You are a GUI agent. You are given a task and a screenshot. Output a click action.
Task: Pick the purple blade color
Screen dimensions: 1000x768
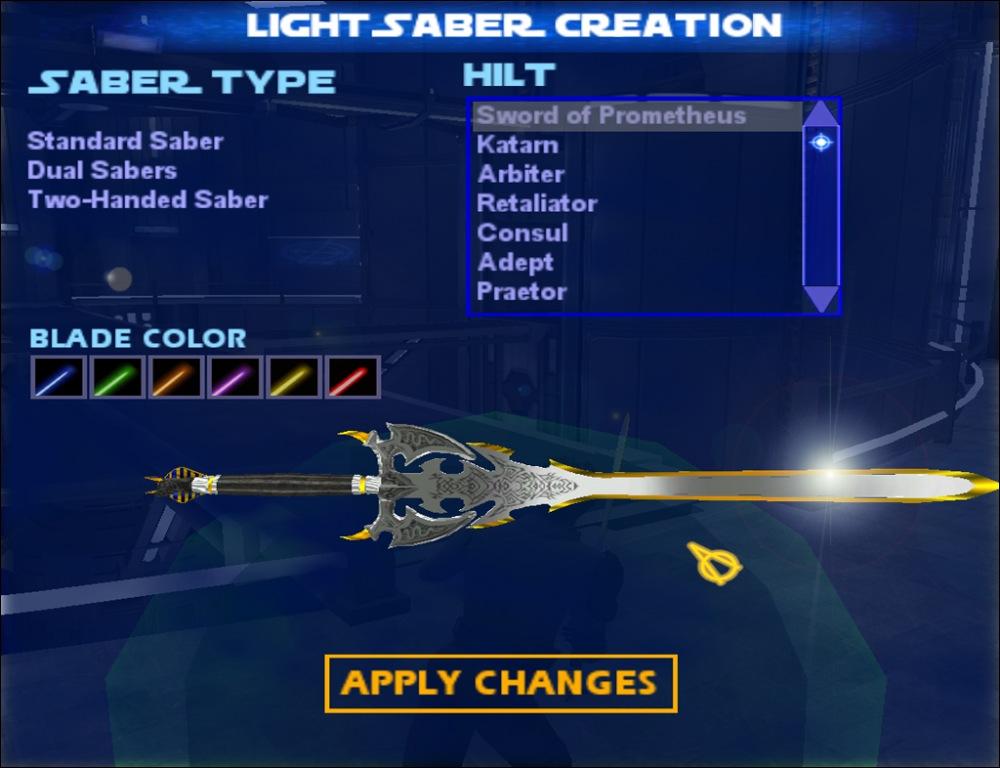click(x=235, y=378)
